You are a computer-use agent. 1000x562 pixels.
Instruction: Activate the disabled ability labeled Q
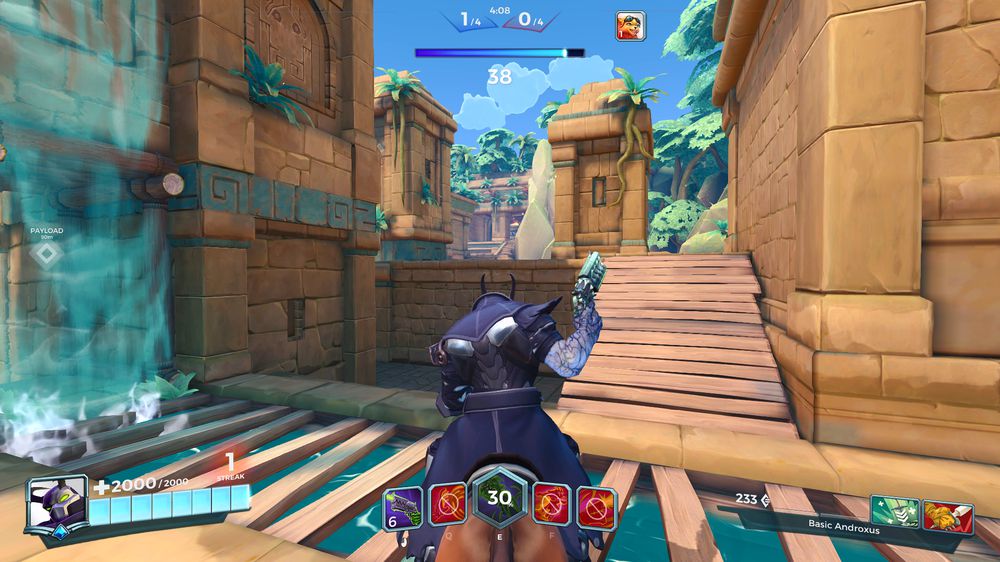(447, 504)
